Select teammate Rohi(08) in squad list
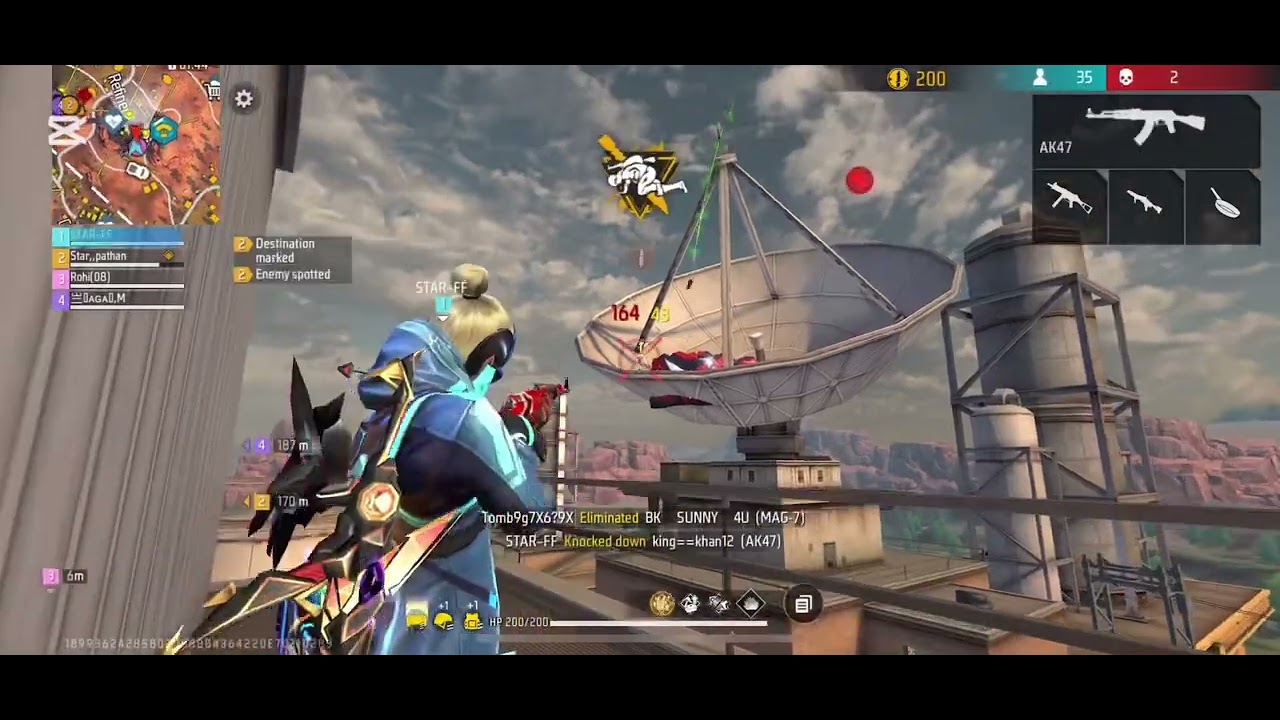 click(120, 278)
